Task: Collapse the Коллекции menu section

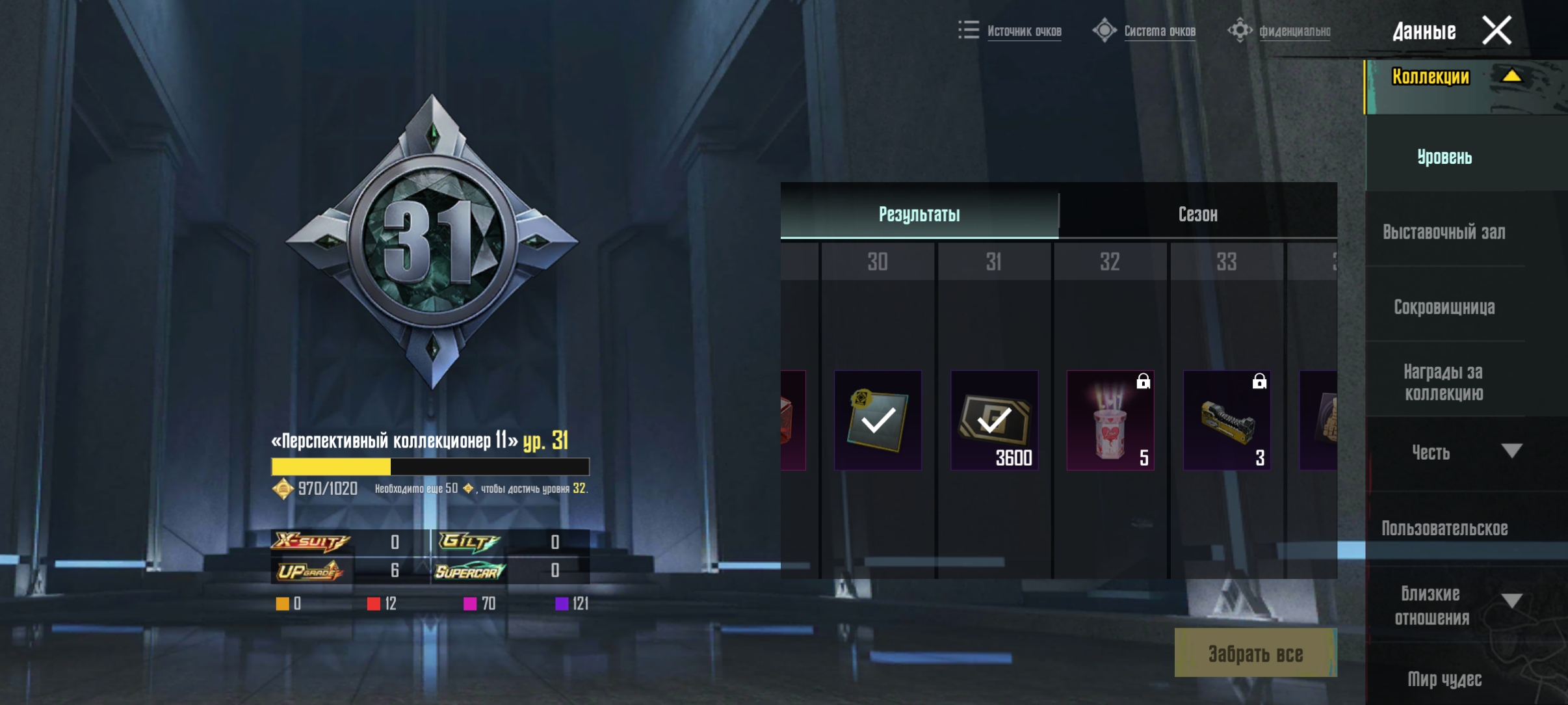Action: [1511, 77]
